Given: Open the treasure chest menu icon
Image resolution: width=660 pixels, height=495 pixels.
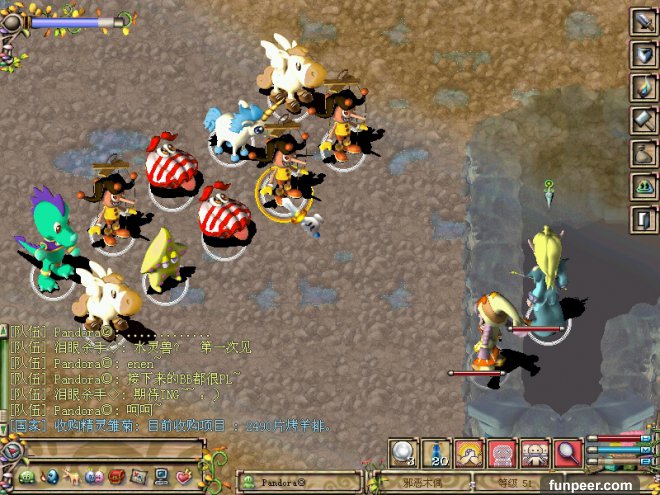Looking at the screenshot, I should (x=116, y=475).
